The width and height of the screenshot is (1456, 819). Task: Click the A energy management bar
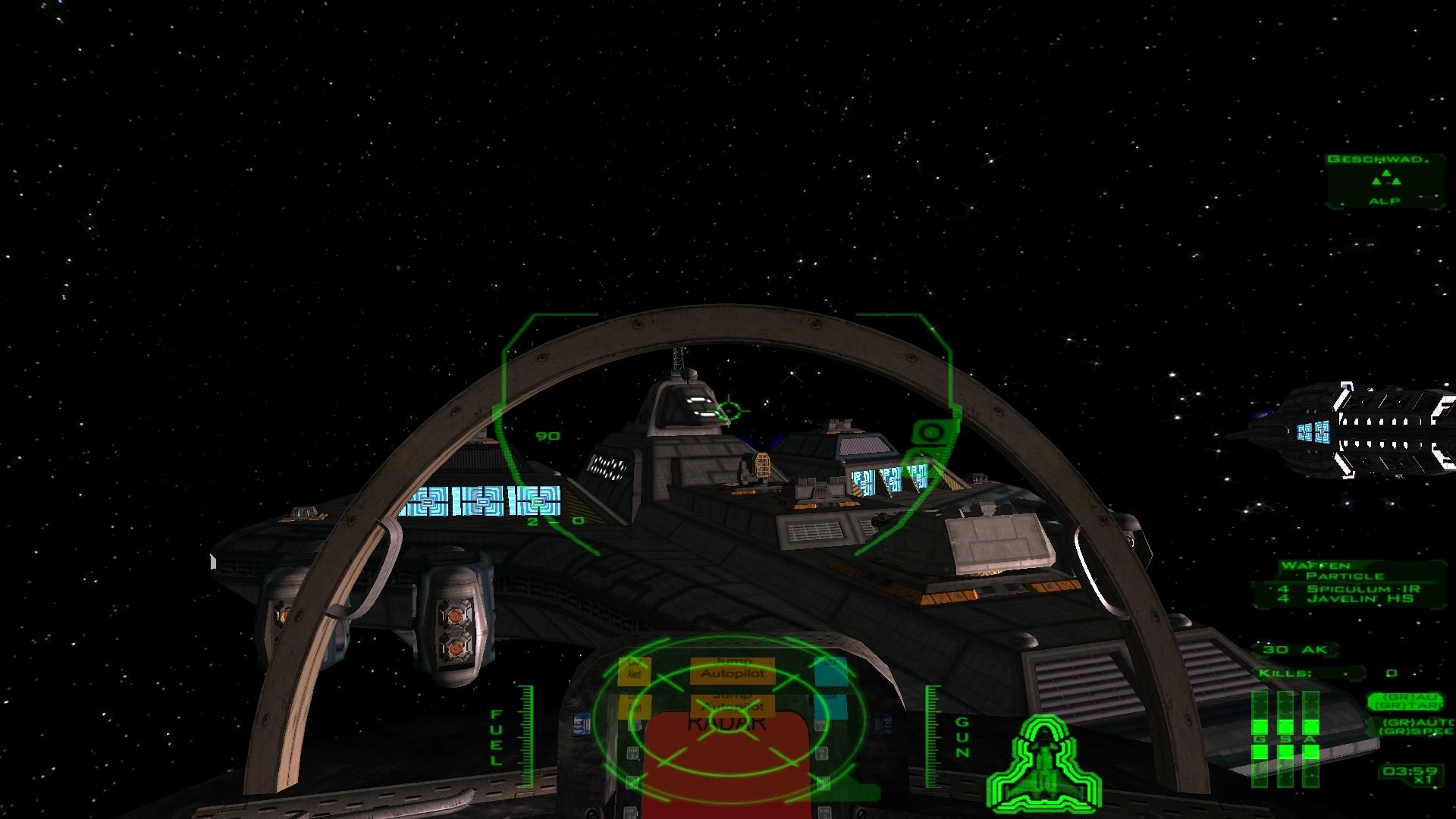pos(1310,738)
